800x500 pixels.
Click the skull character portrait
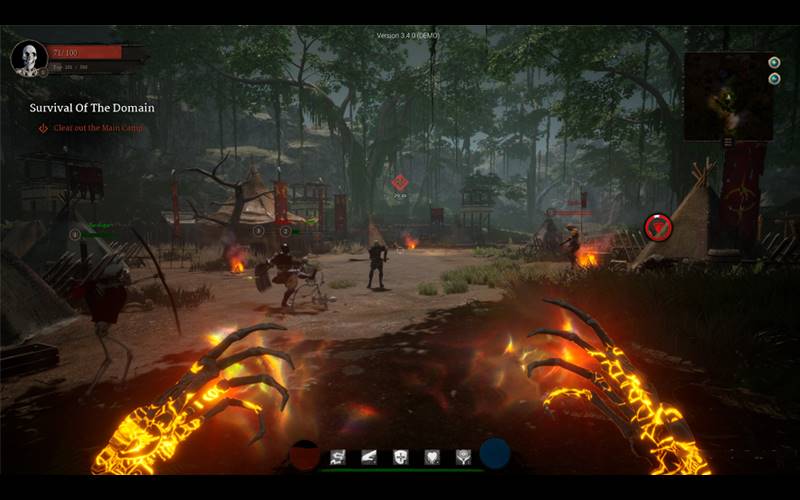pos(28,57)
